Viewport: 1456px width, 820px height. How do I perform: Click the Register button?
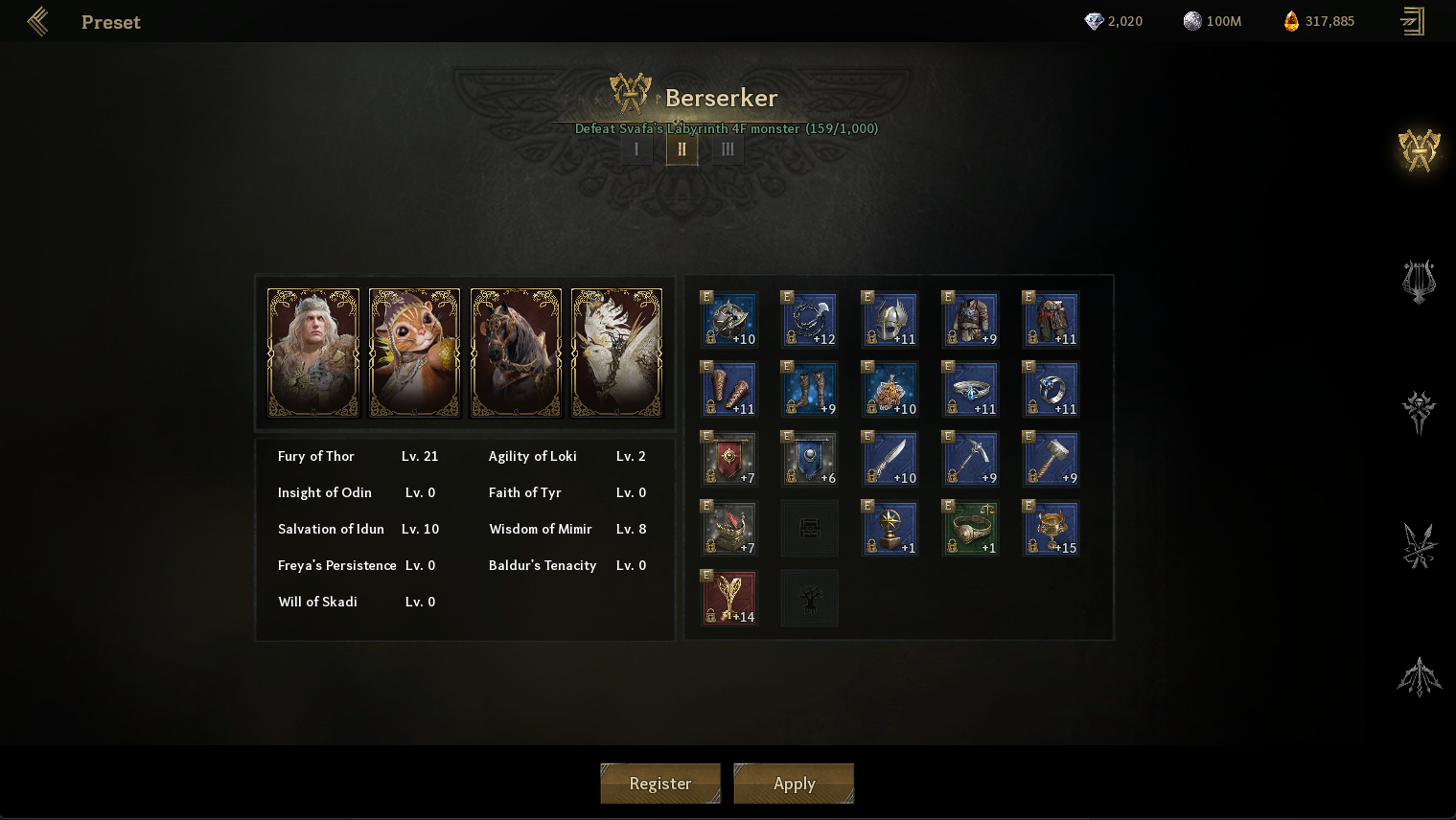[x=659, y=784]
